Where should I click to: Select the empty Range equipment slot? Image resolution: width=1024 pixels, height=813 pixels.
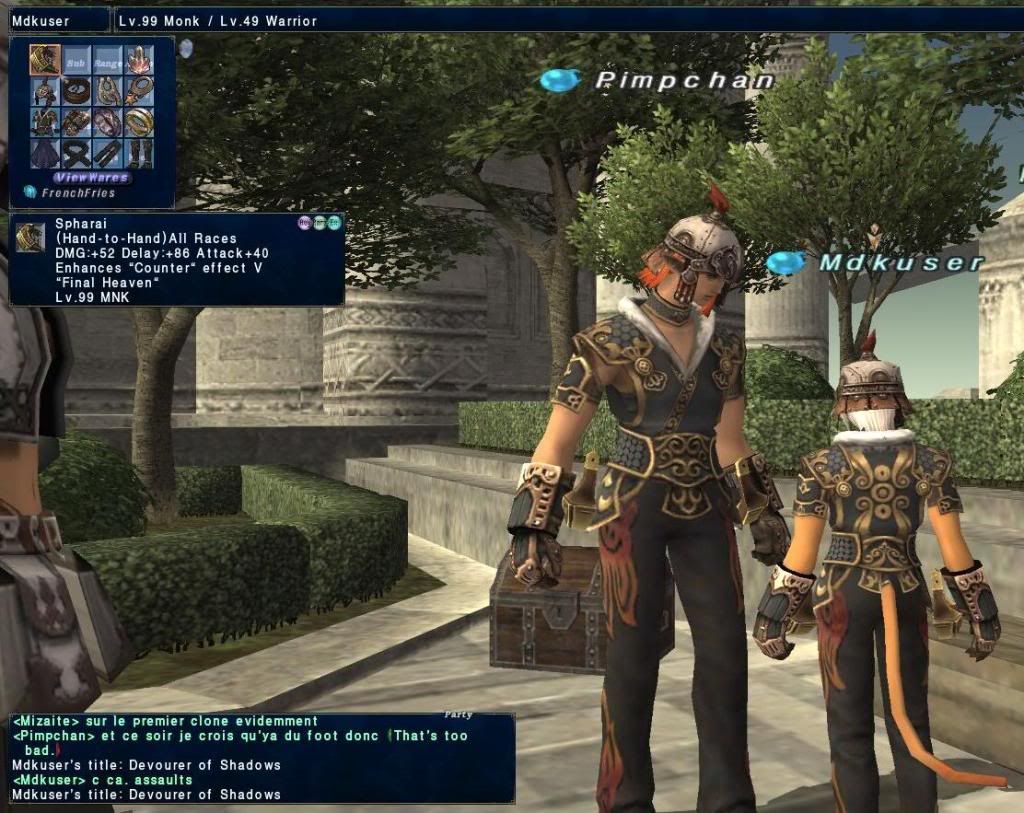(107, 61)
